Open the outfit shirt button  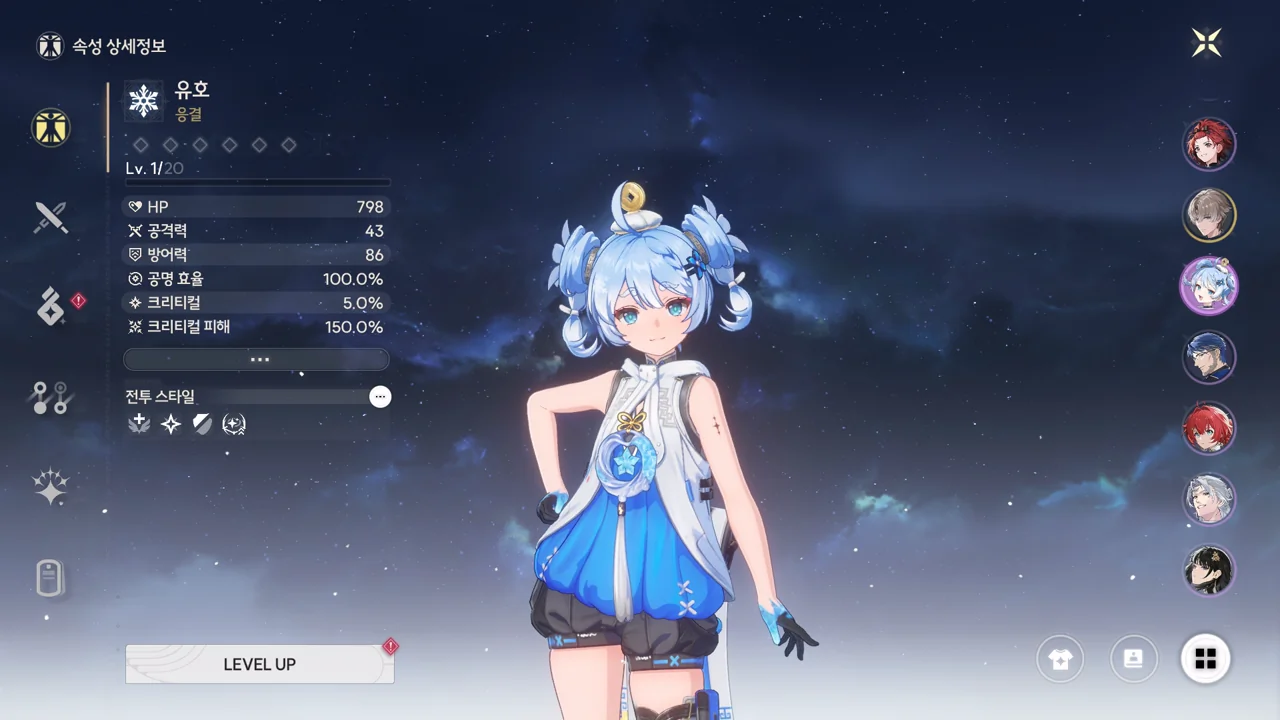tap(1060, 659)
